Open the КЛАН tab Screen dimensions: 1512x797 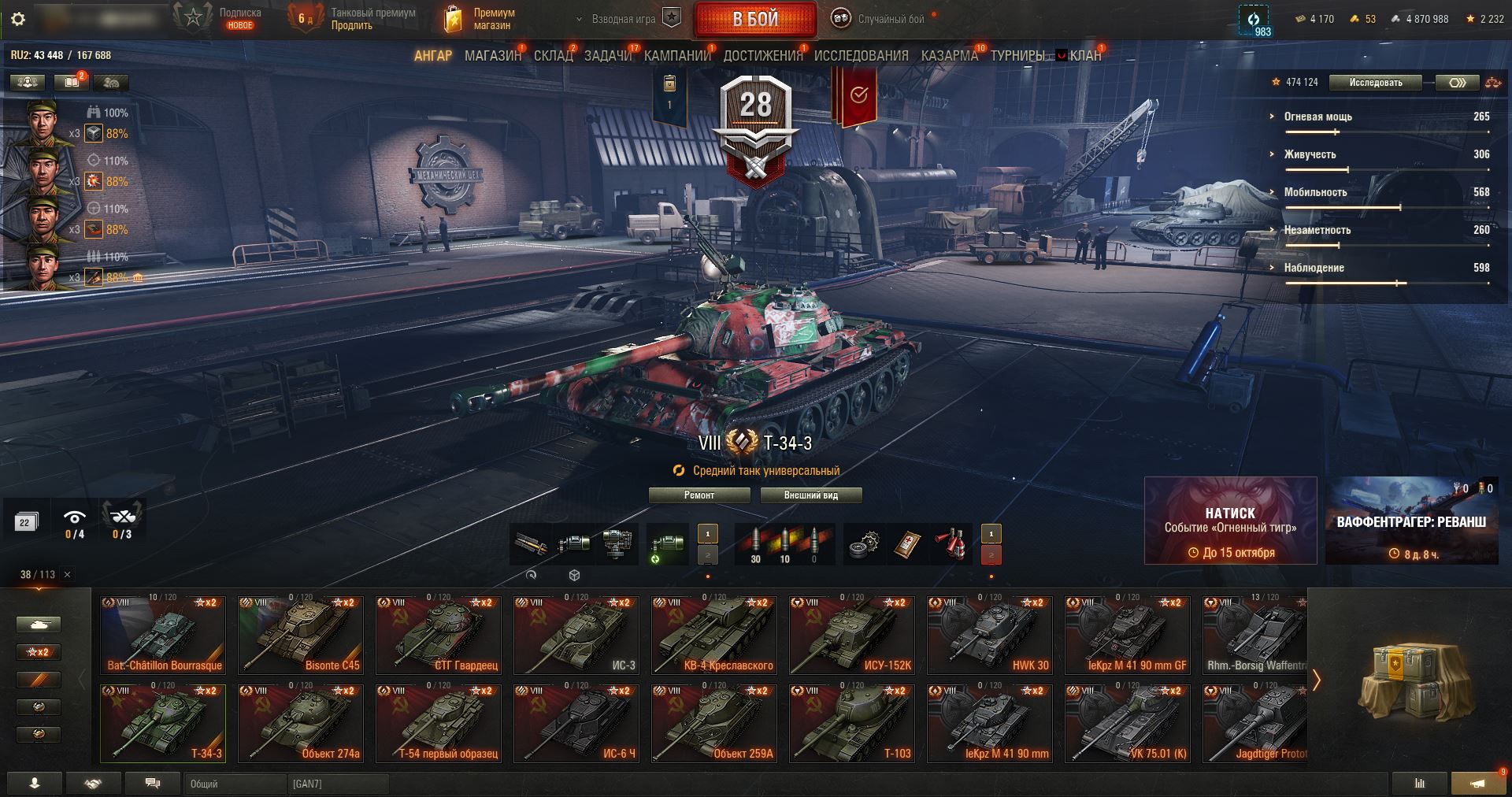coord(1084,56)
